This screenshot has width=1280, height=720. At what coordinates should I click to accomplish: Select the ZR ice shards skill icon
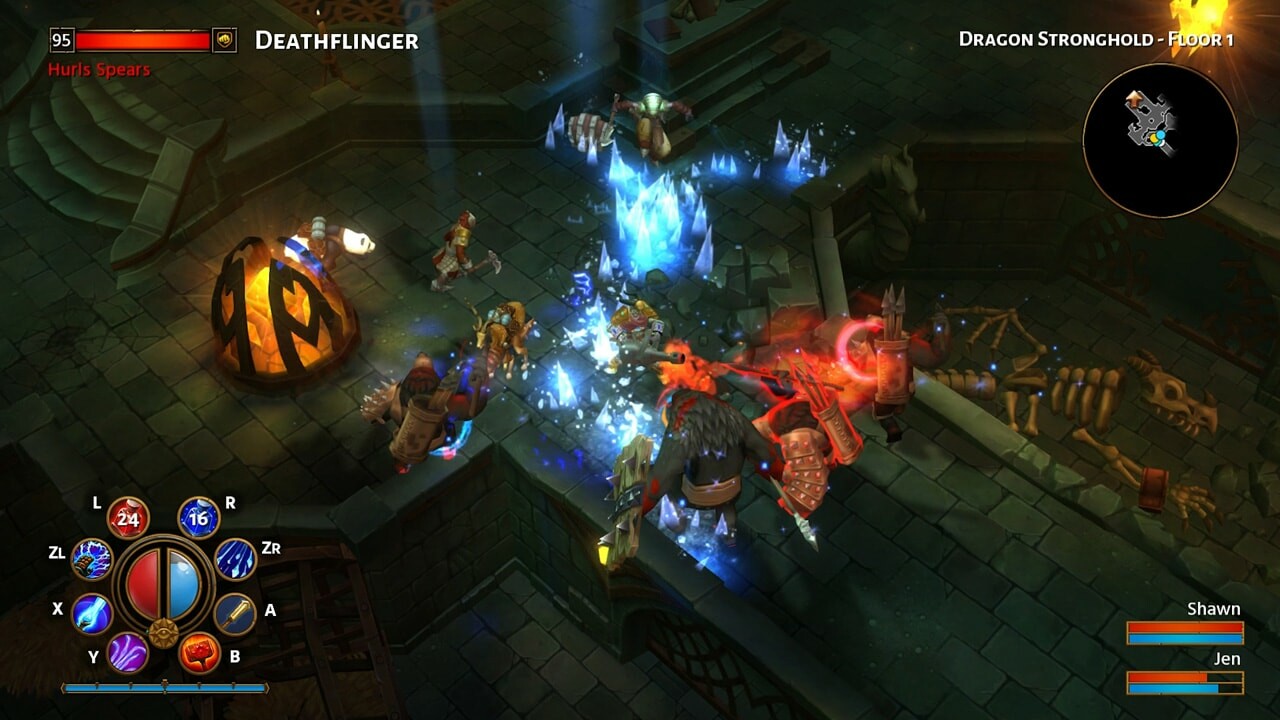coord(236,560)
